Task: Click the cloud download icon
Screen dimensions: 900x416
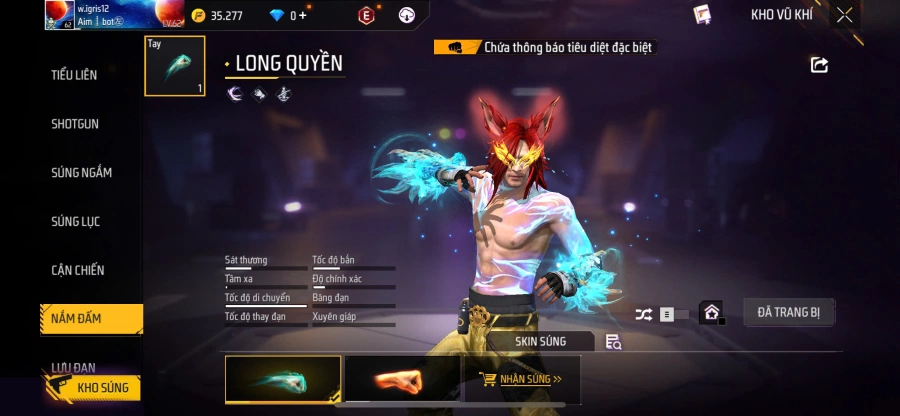Action: 406,15
